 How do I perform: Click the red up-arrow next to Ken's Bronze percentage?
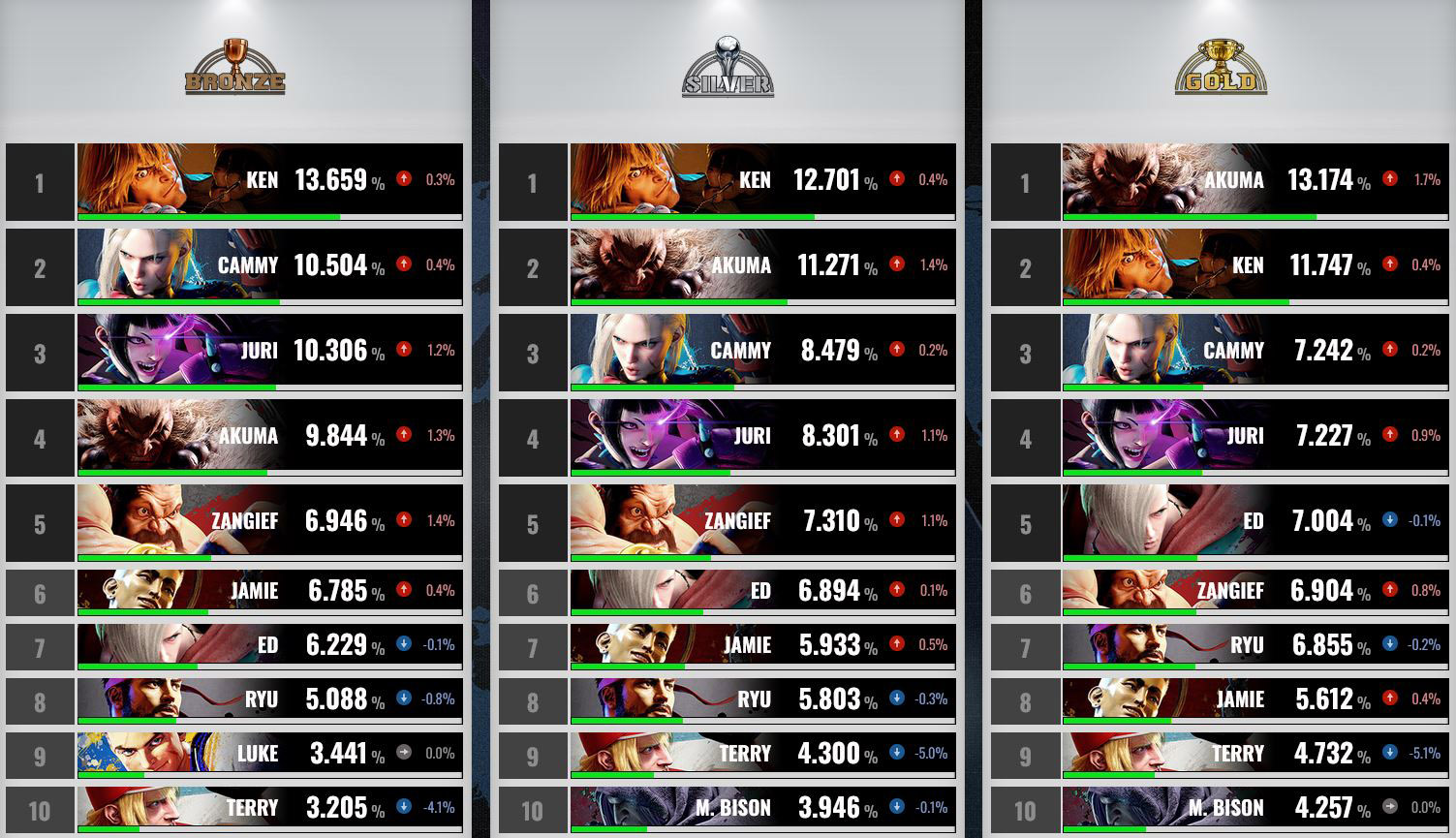coord(406,179)
